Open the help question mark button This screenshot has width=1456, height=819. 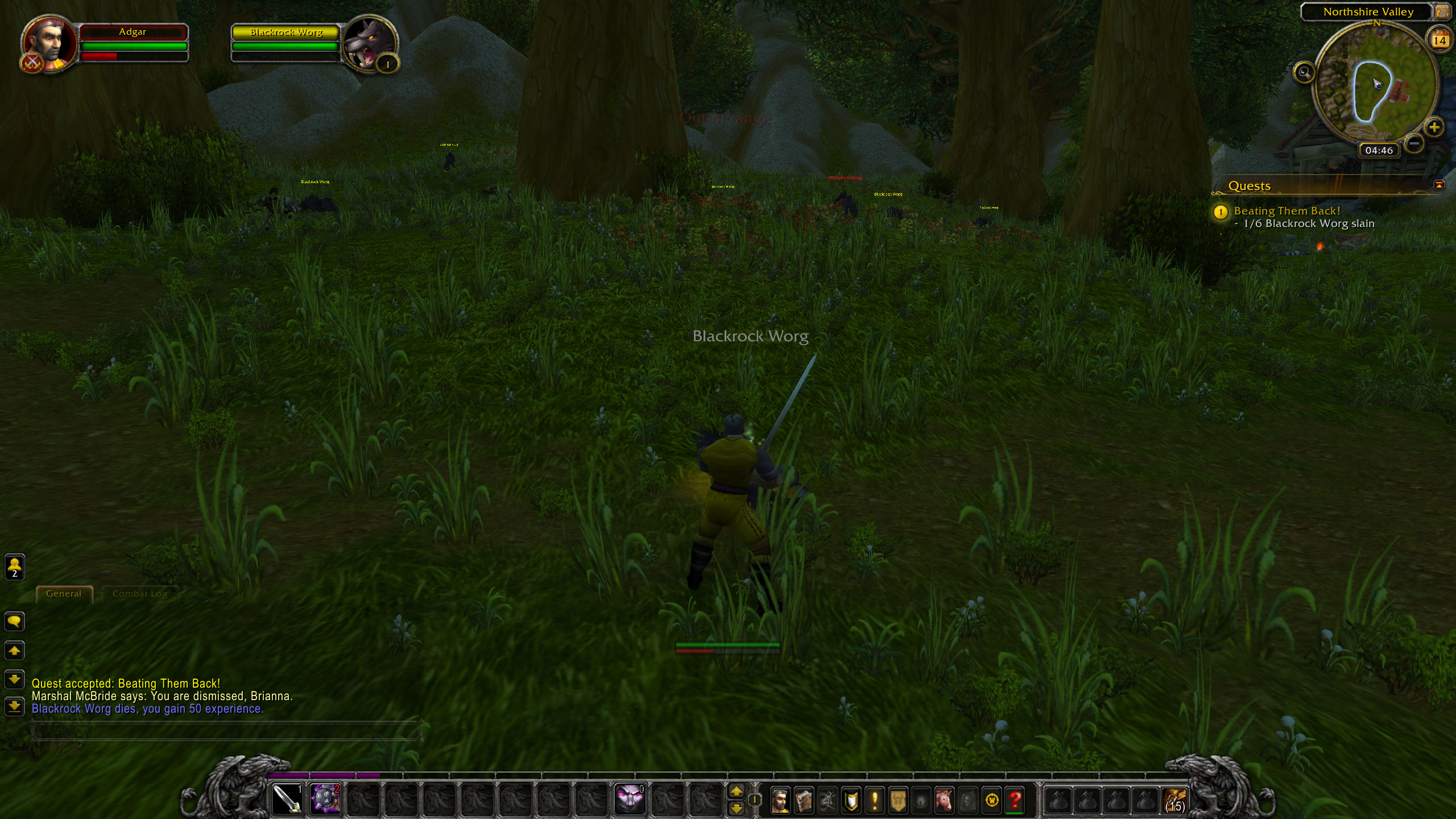click(1015, 800)
